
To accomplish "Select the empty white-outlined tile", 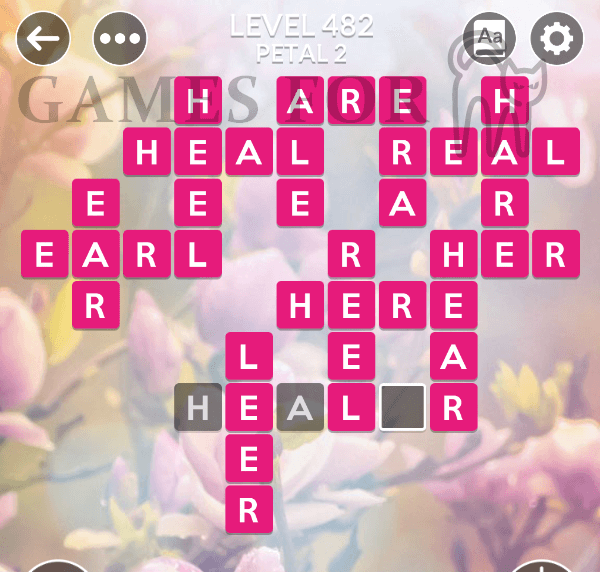I will click(x=402, y=407).
